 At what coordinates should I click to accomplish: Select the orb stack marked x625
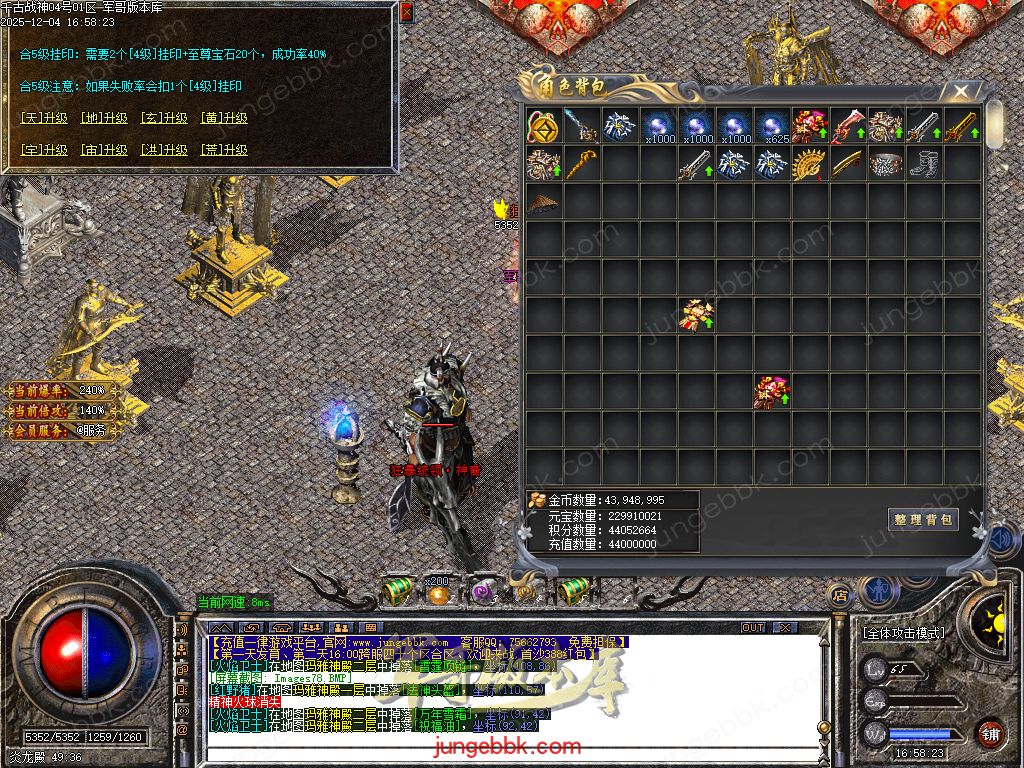click(771, 126)
